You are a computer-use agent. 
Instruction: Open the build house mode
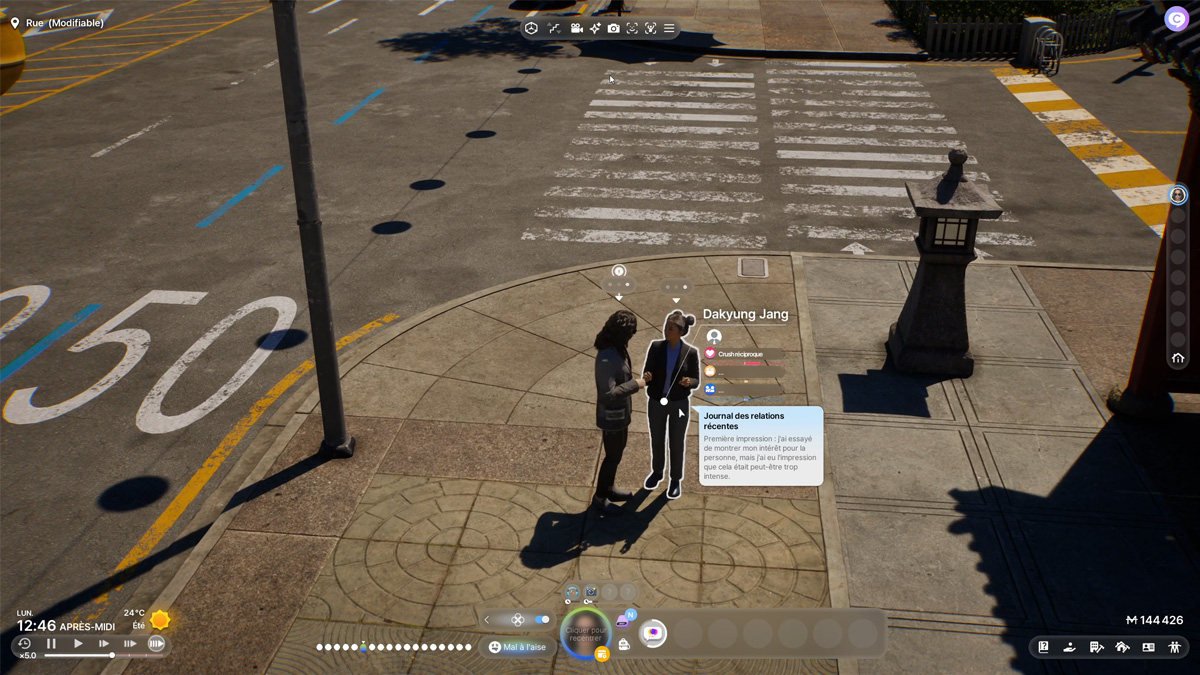click(x=1122, y=647)
